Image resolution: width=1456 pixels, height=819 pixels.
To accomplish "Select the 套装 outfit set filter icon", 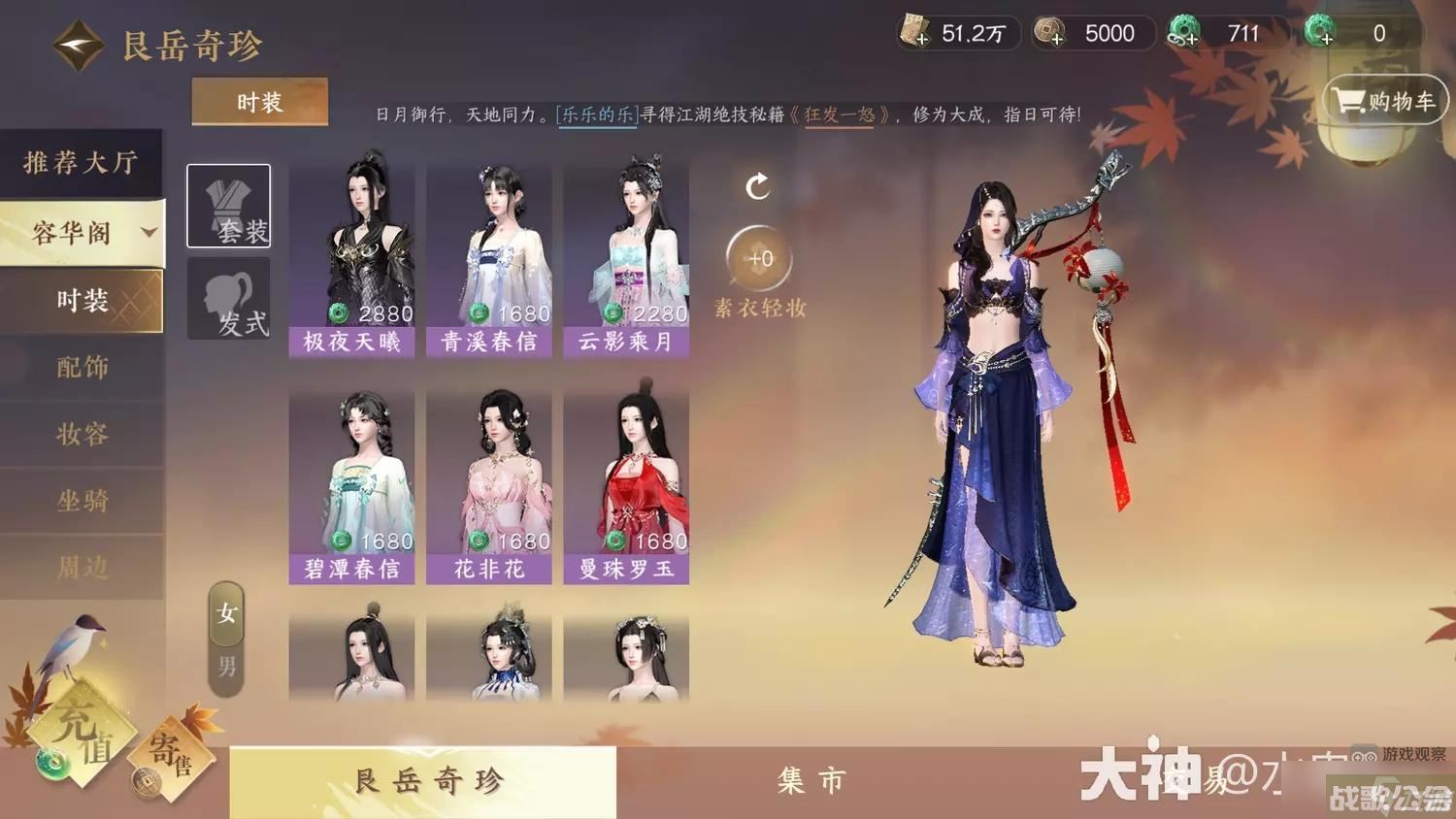I will [x=228, y=206].
